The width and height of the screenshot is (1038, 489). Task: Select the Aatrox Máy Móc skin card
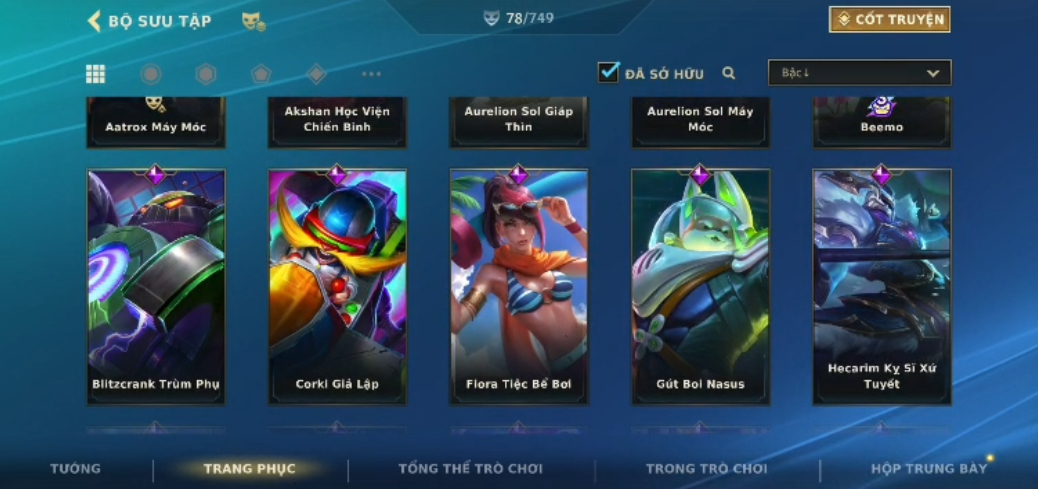(x=156, y=122)
